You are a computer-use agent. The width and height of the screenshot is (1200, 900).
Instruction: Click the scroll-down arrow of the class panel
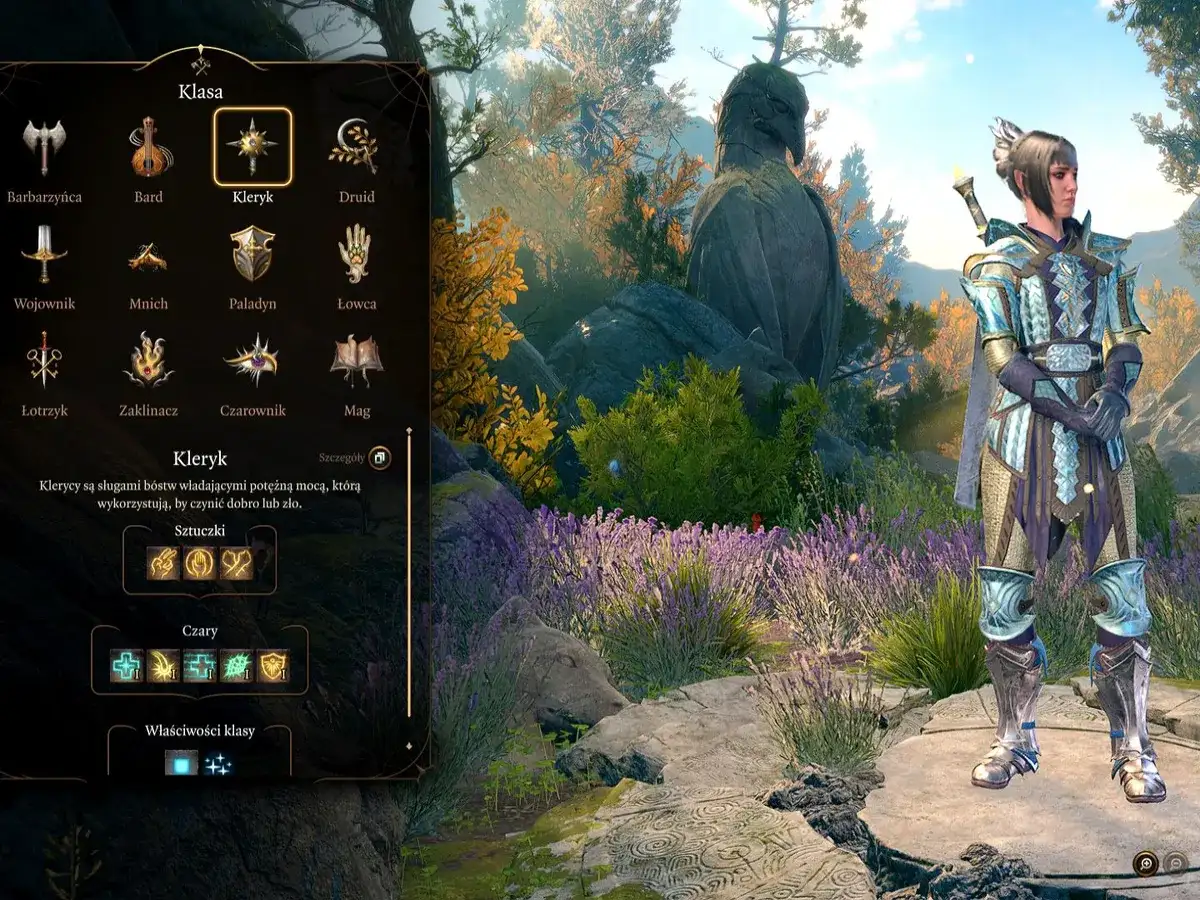pos(408,746)
